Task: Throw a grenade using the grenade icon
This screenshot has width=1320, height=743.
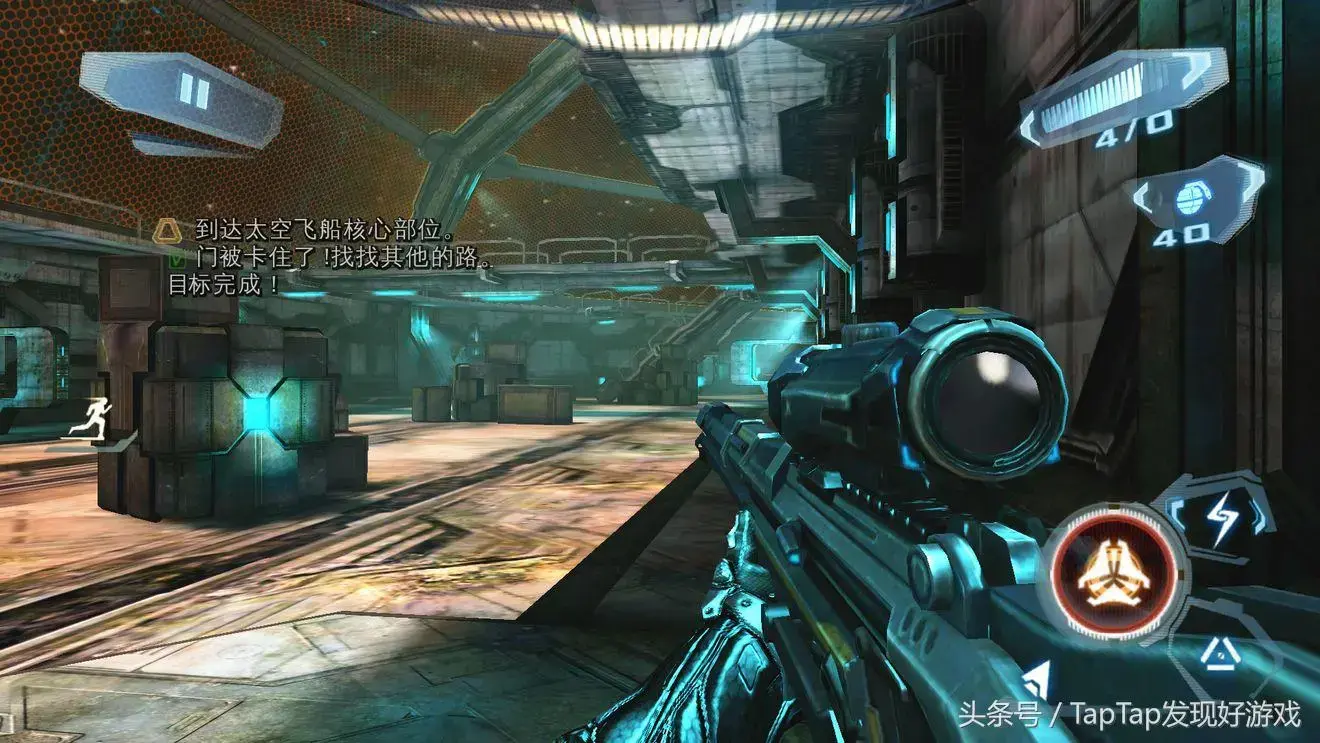Action: [x=1190, y=200]
